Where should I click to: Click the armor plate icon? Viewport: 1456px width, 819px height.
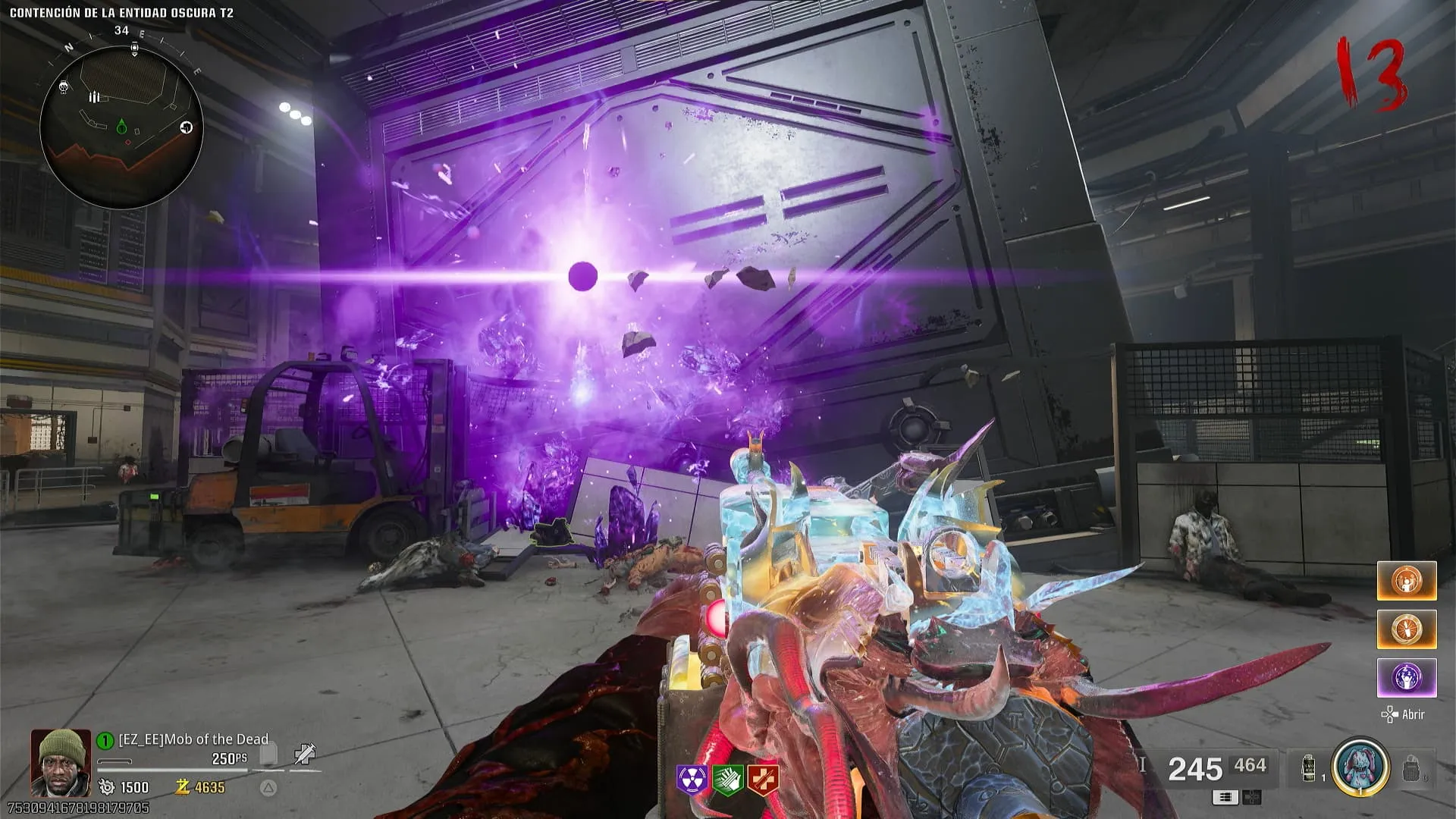click(268, 755)
